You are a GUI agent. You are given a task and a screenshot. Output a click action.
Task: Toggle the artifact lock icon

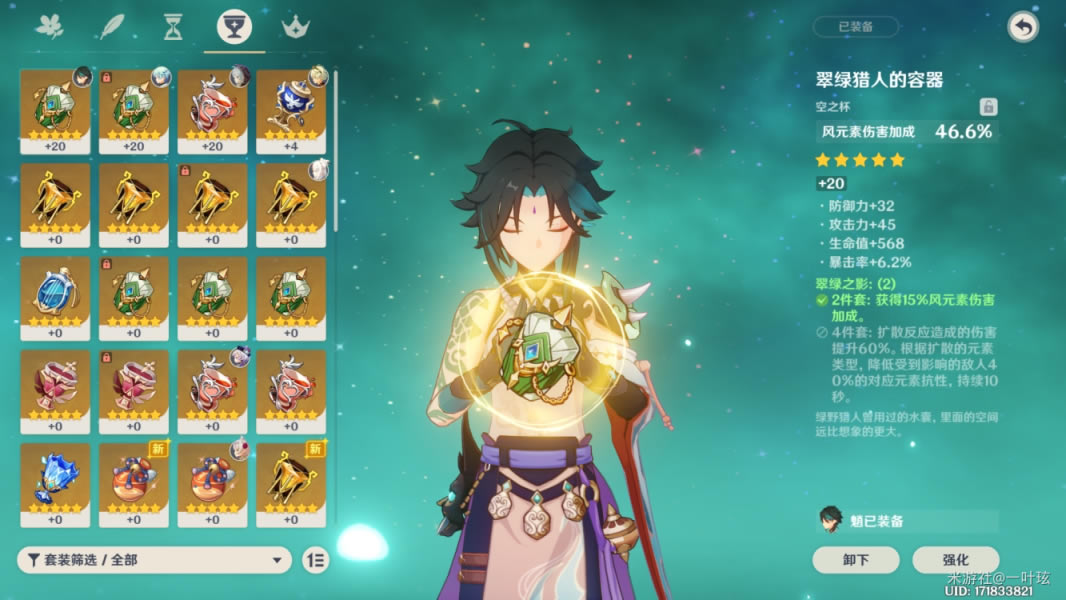point(987,107)
